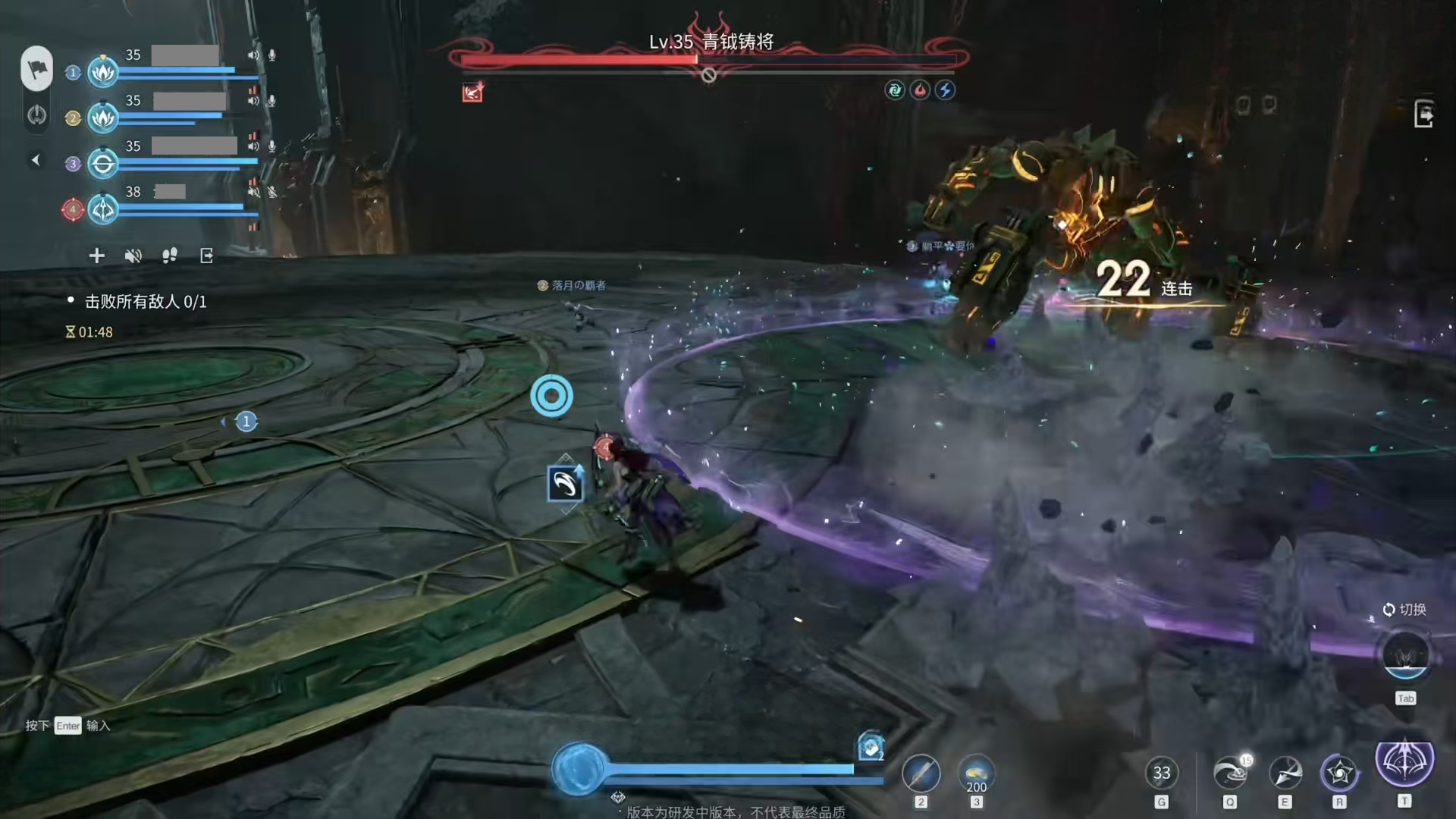Screen dimensions: 1456x819
Task: Select party member 1's lotus class icon
Action: coord(103,73)
